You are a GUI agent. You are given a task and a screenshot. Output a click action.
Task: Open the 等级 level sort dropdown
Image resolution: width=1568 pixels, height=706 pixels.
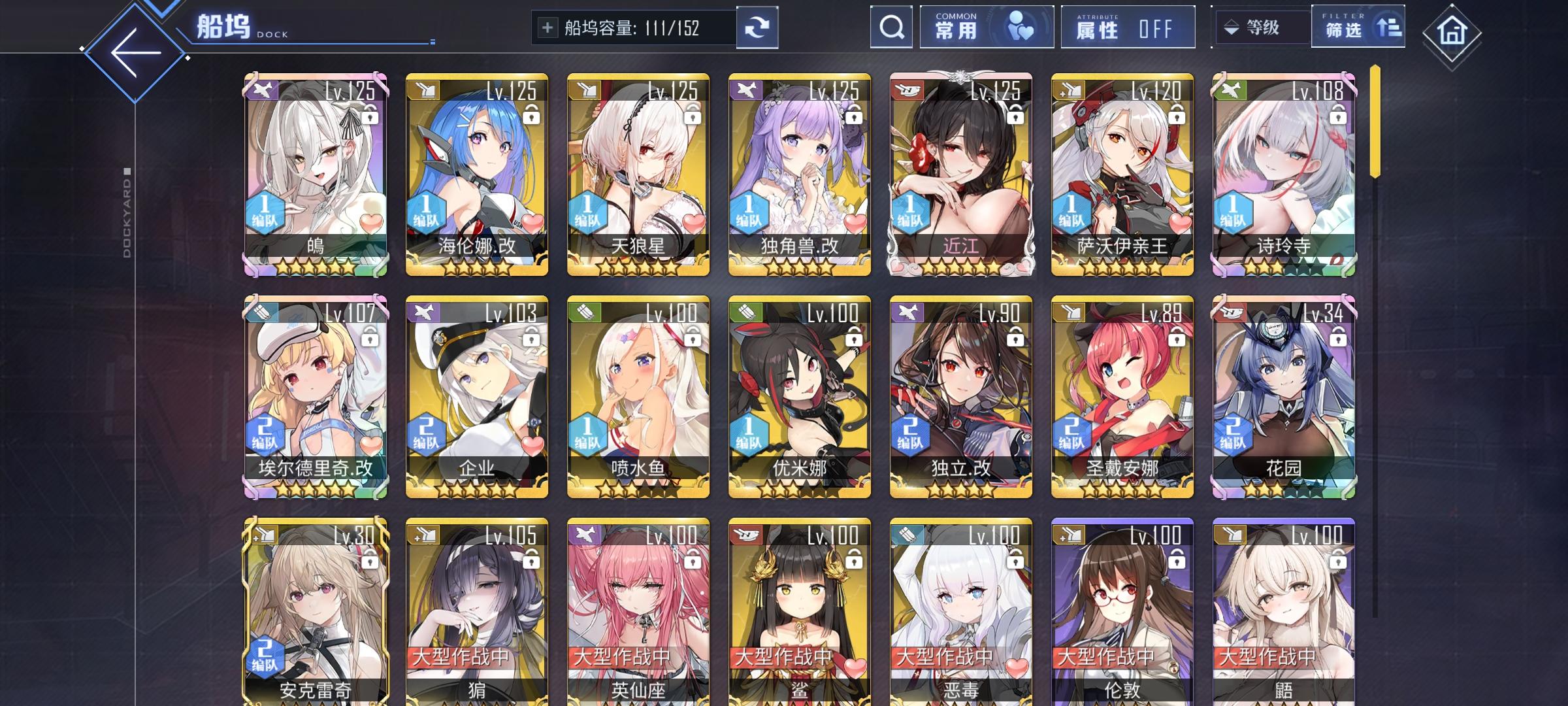1260,27
